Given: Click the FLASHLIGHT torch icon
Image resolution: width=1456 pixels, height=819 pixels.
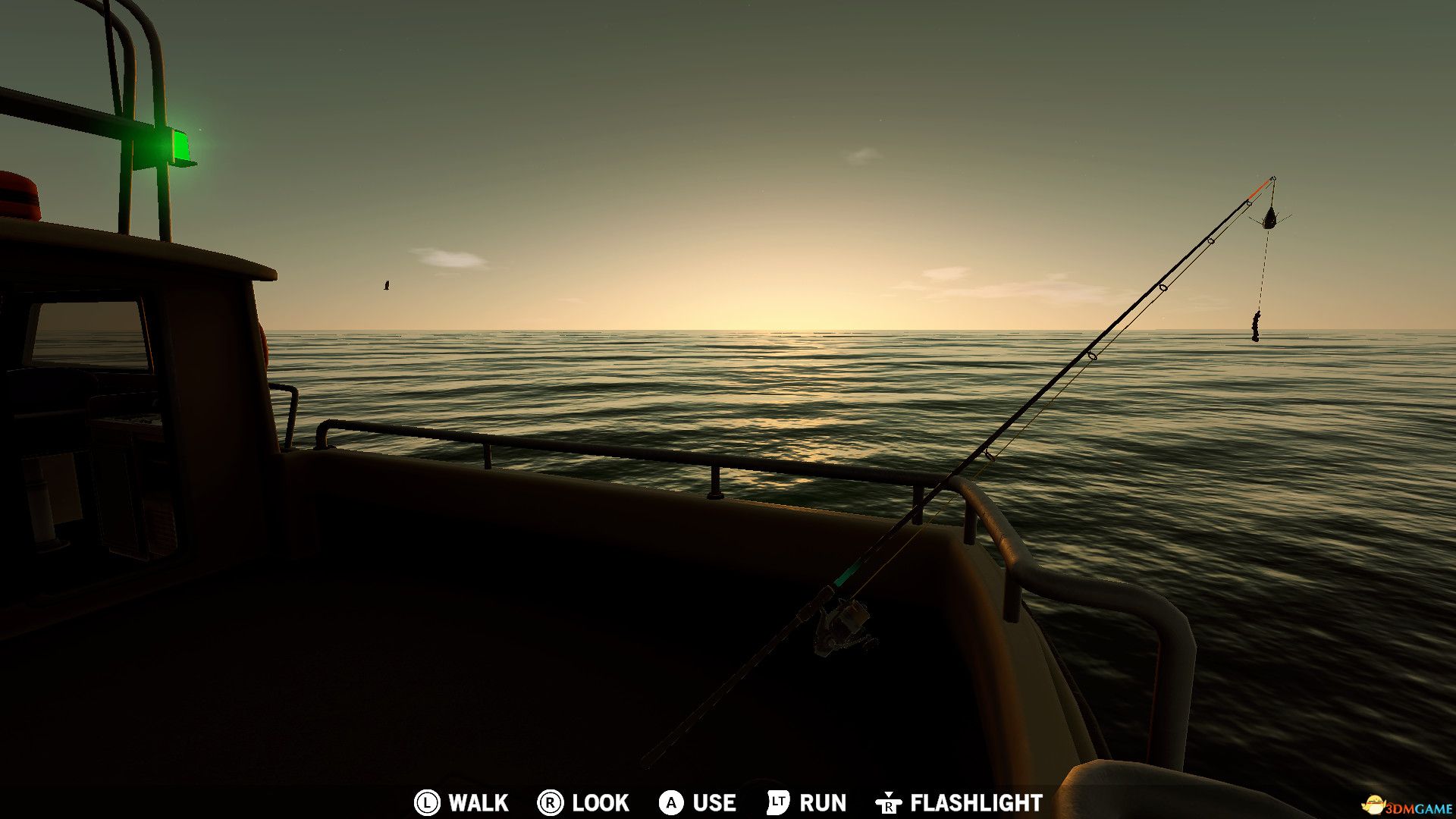Looking at the screenshot, I should [x=889, y=803].
